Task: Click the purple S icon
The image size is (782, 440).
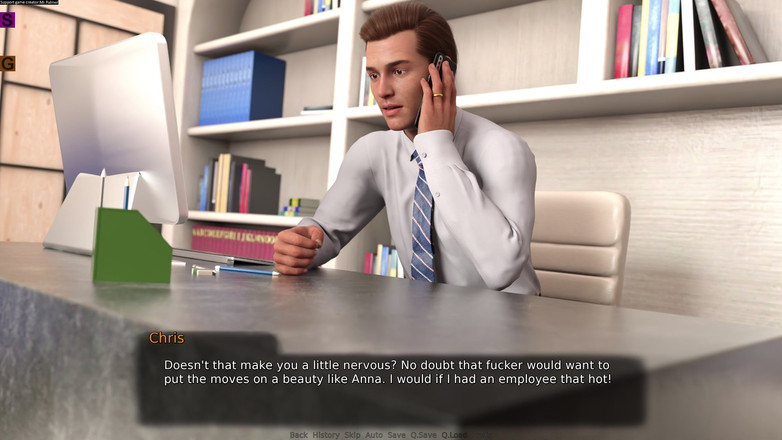Action: (x=8, y=20)
